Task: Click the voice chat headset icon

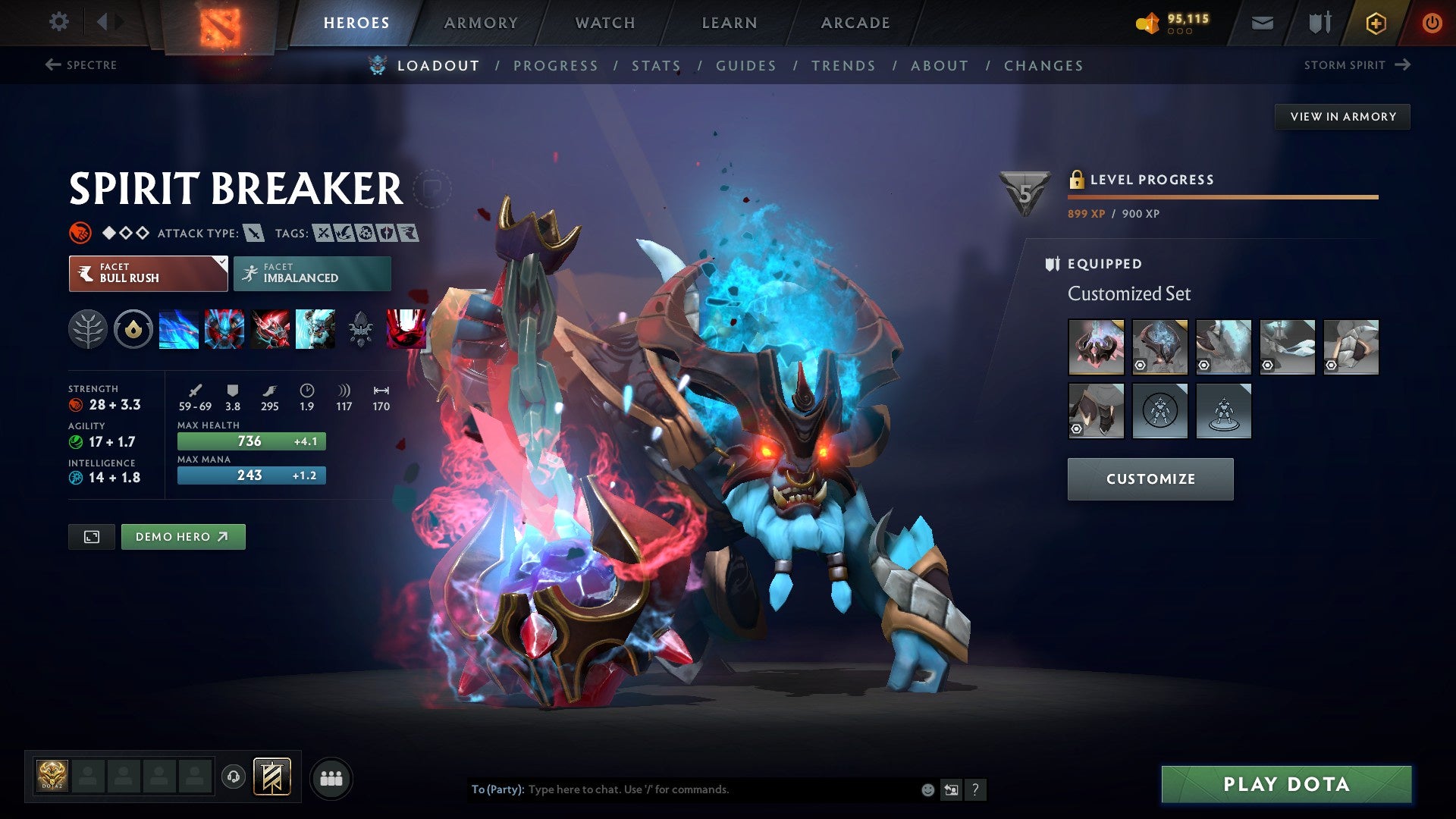Action: click(x=234, y=777)
